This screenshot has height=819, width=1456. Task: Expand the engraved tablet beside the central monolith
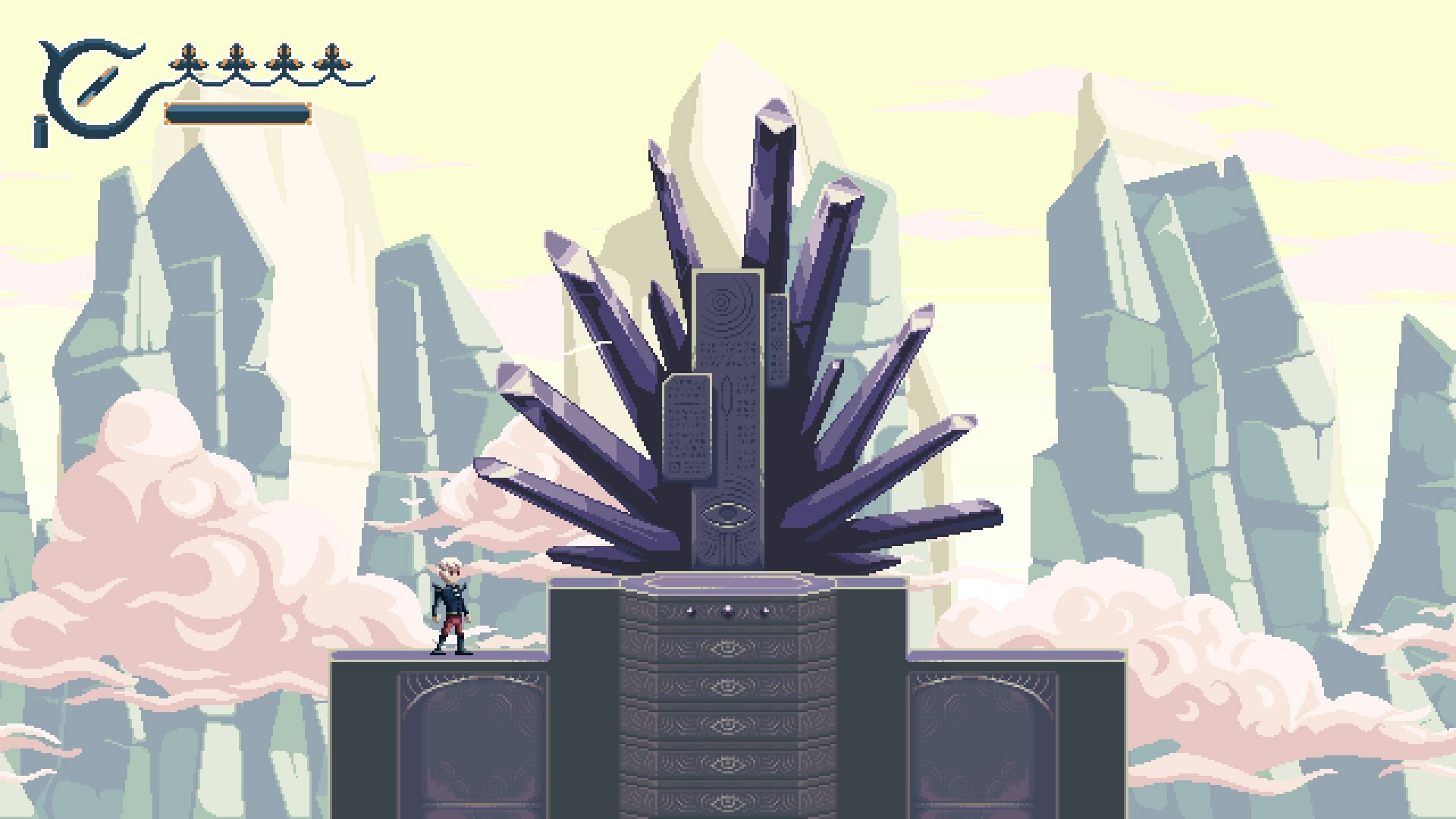(686, 425)
